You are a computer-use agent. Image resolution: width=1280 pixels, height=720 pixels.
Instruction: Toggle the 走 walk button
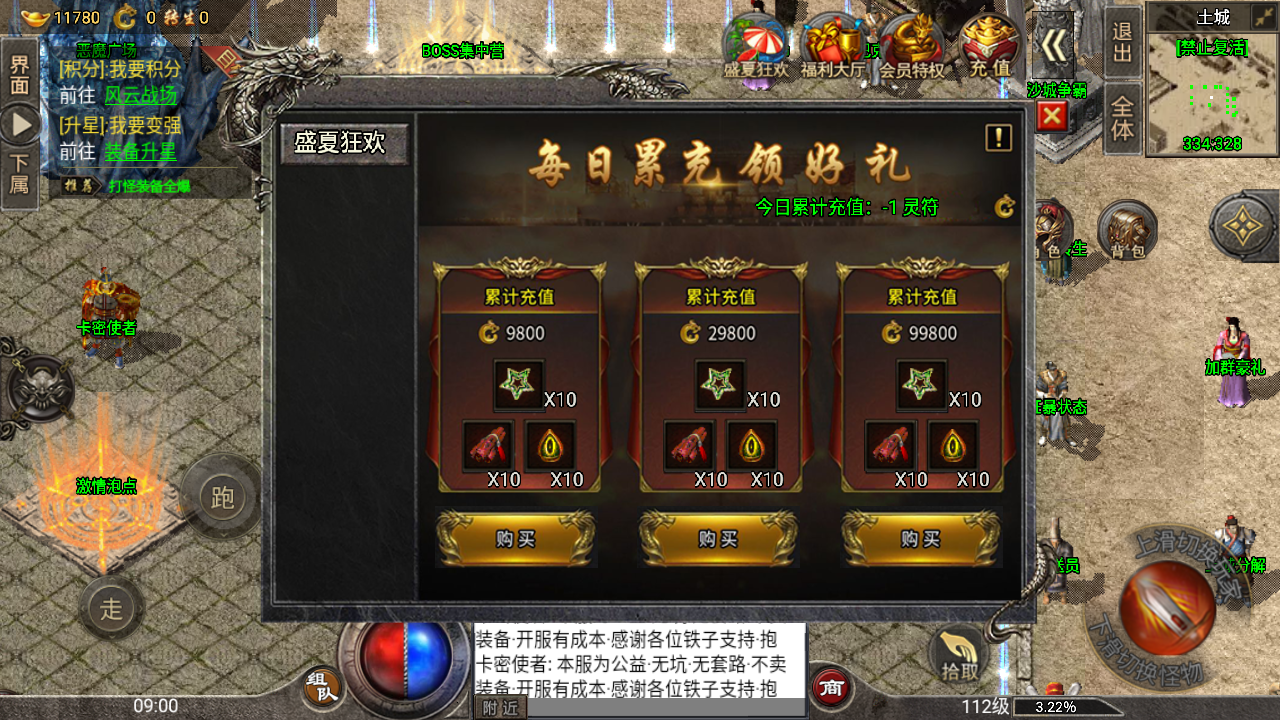click(x=111, y=607)
